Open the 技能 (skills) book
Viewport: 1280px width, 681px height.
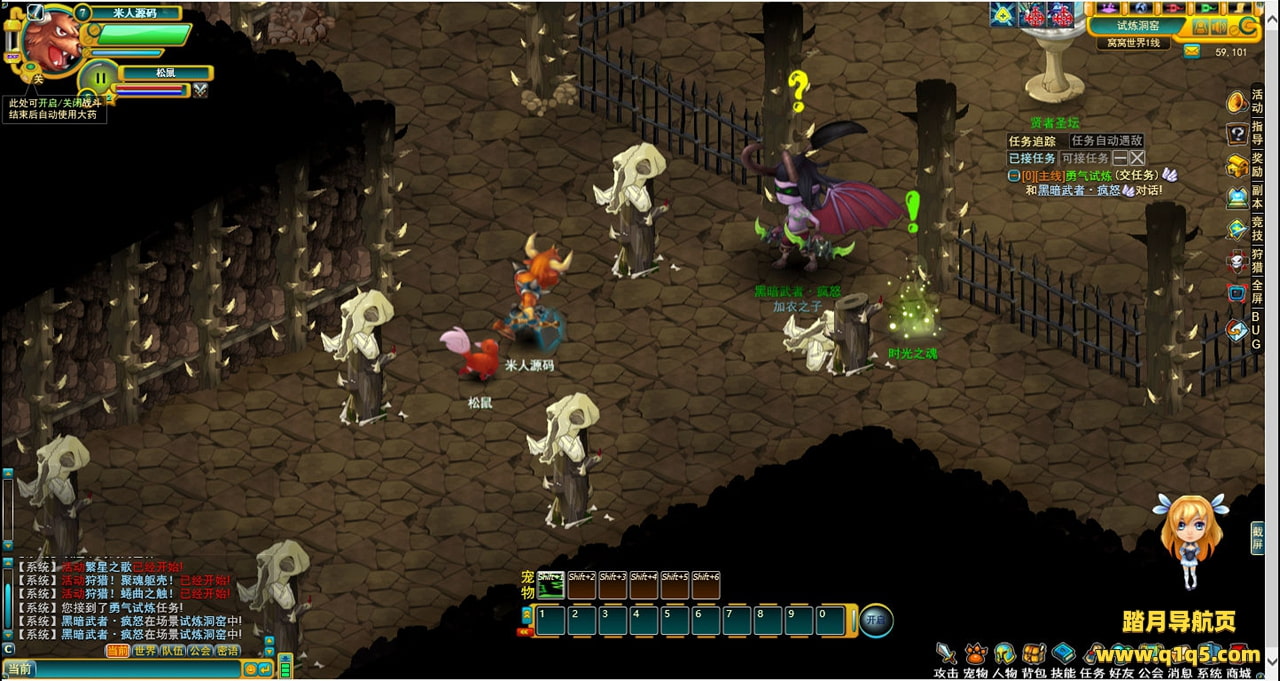tap(1063, 655)
